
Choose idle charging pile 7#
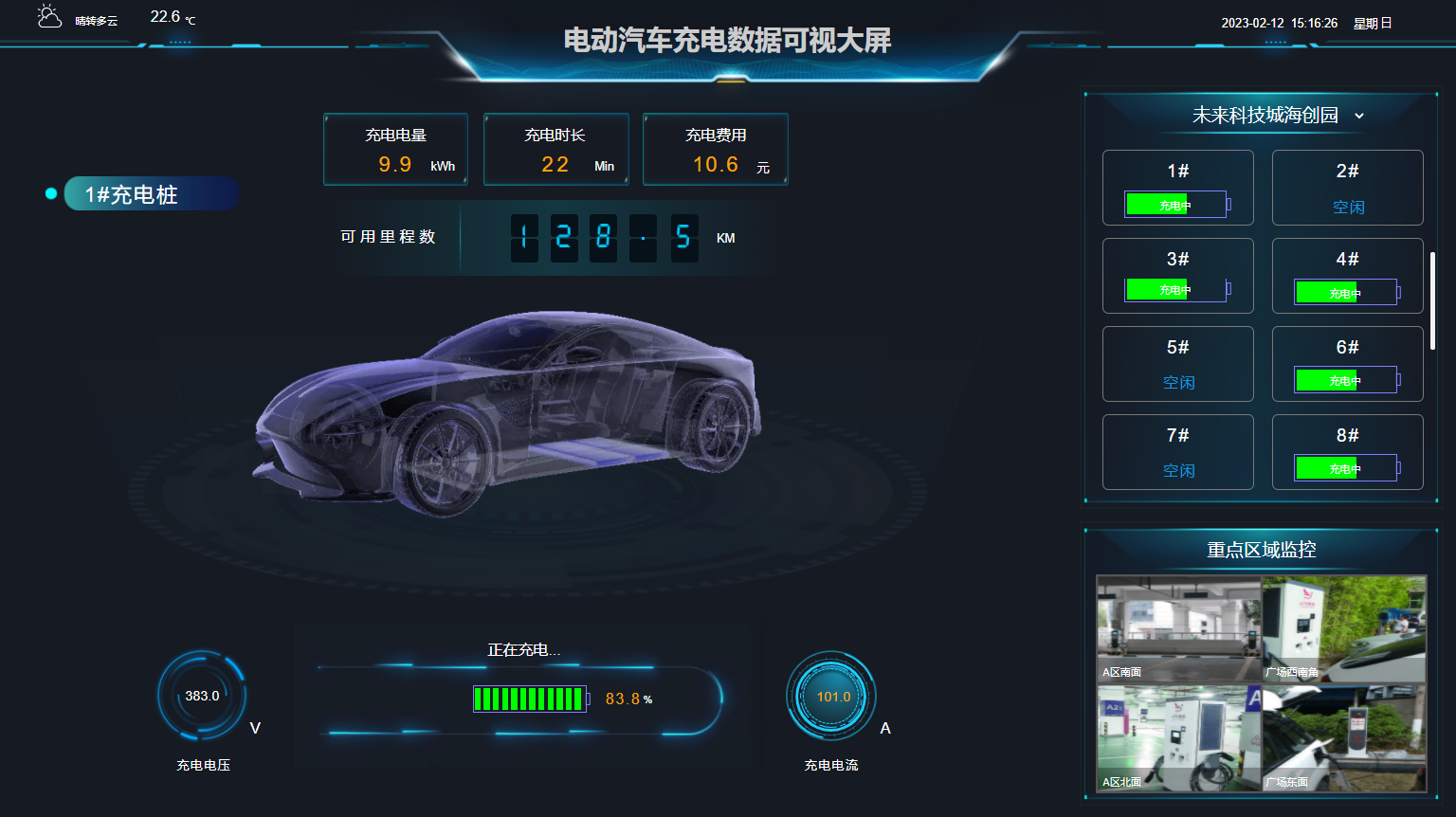click(x=1177, y=452)
